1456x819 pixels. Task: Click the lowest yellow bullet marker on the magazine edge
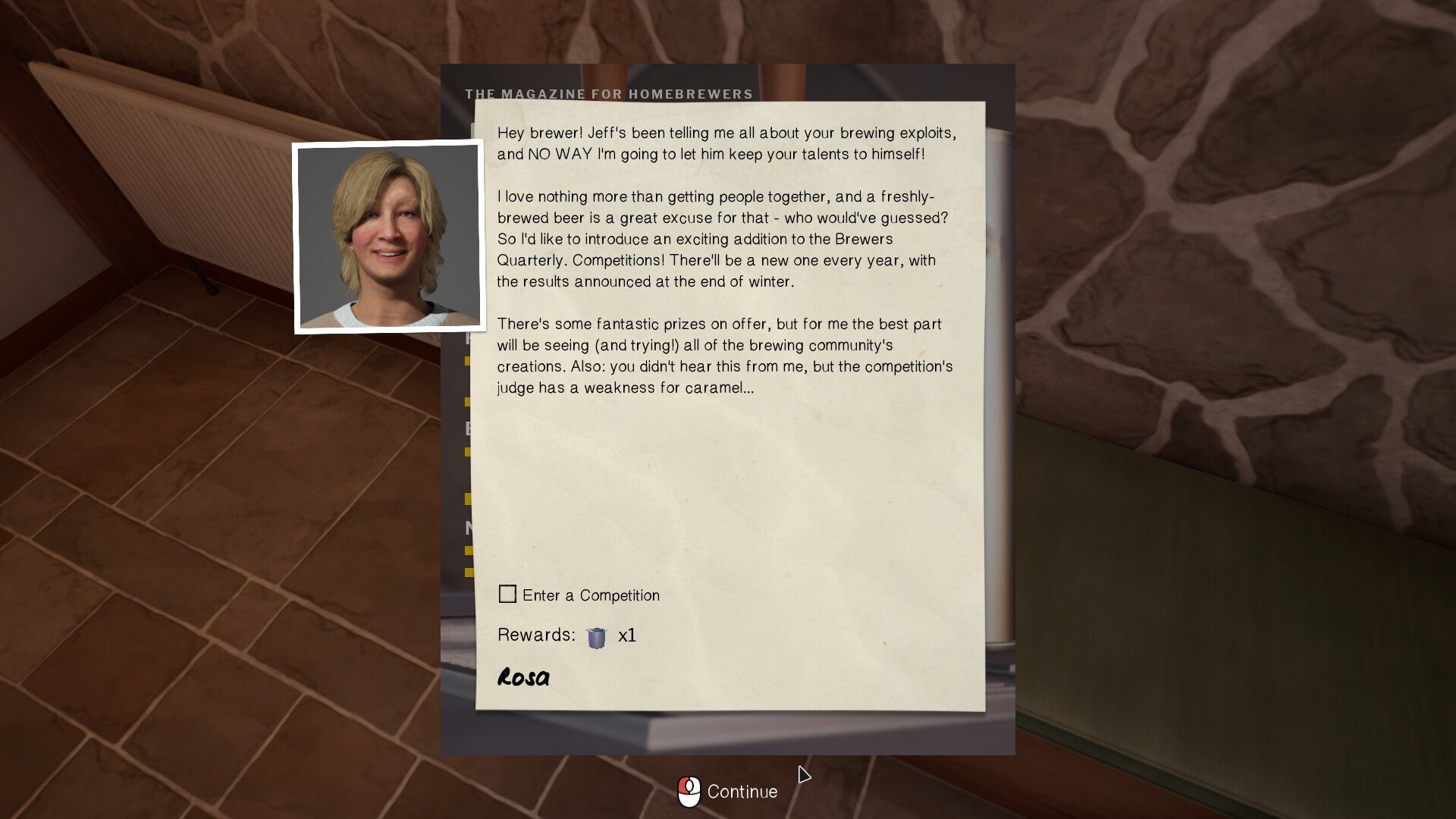click(x=468, y=570)
